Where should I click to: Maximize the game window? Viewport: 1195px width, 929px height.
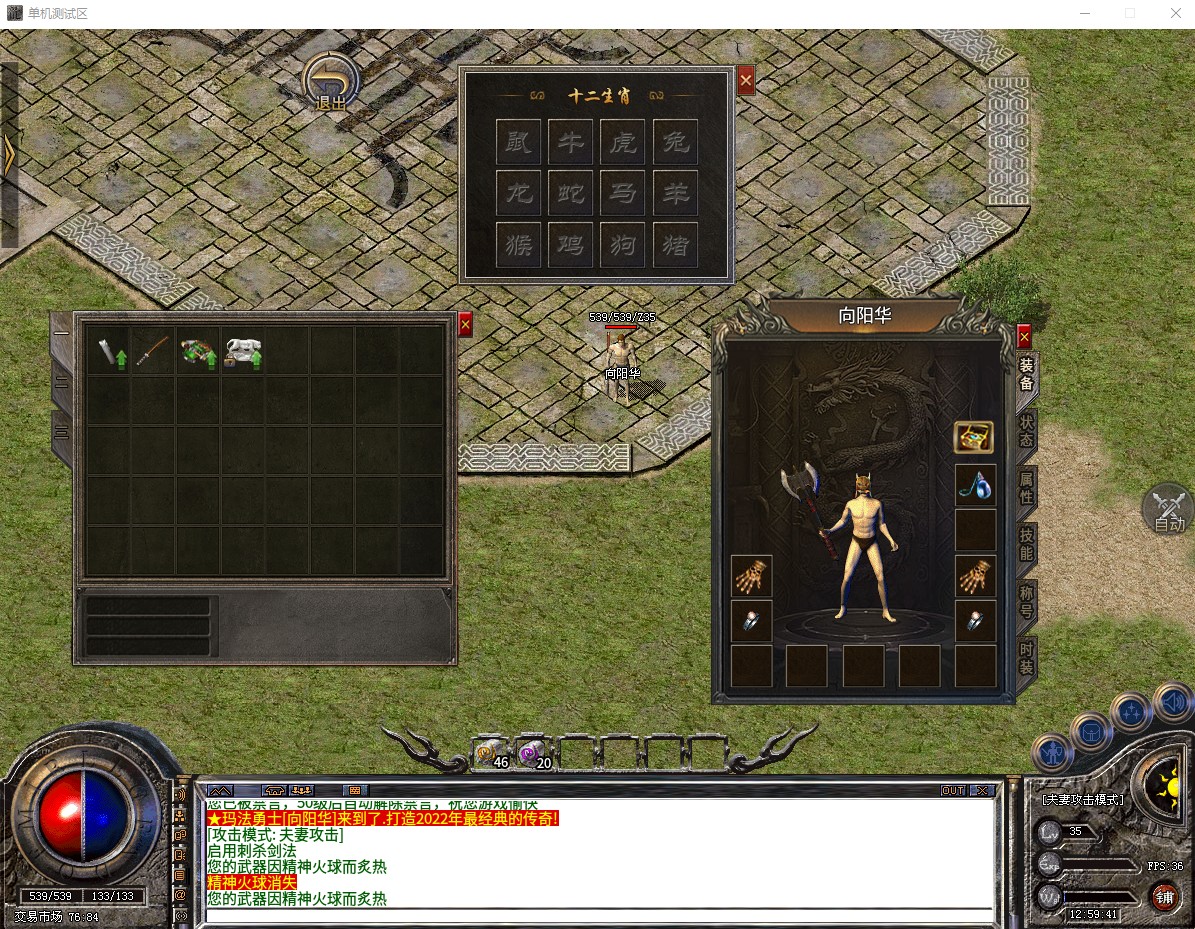(x=1130, y=14)
